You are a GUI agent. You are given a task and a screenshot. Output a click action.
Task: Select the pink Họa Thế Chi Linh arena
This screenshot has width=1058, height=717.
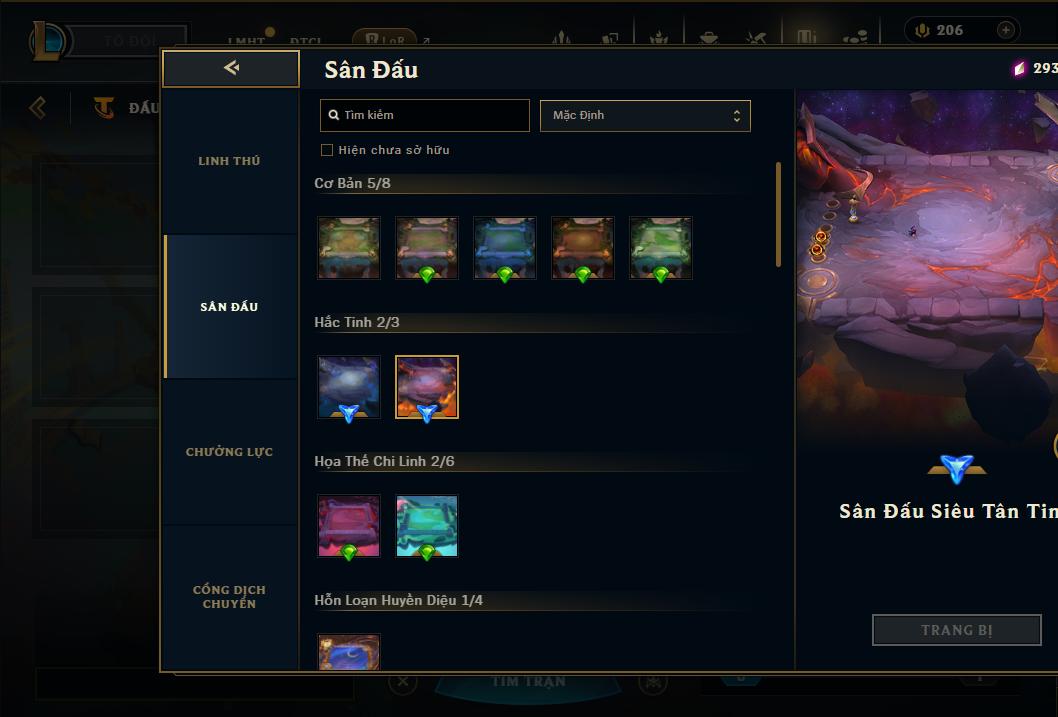[x=349, y=526]
